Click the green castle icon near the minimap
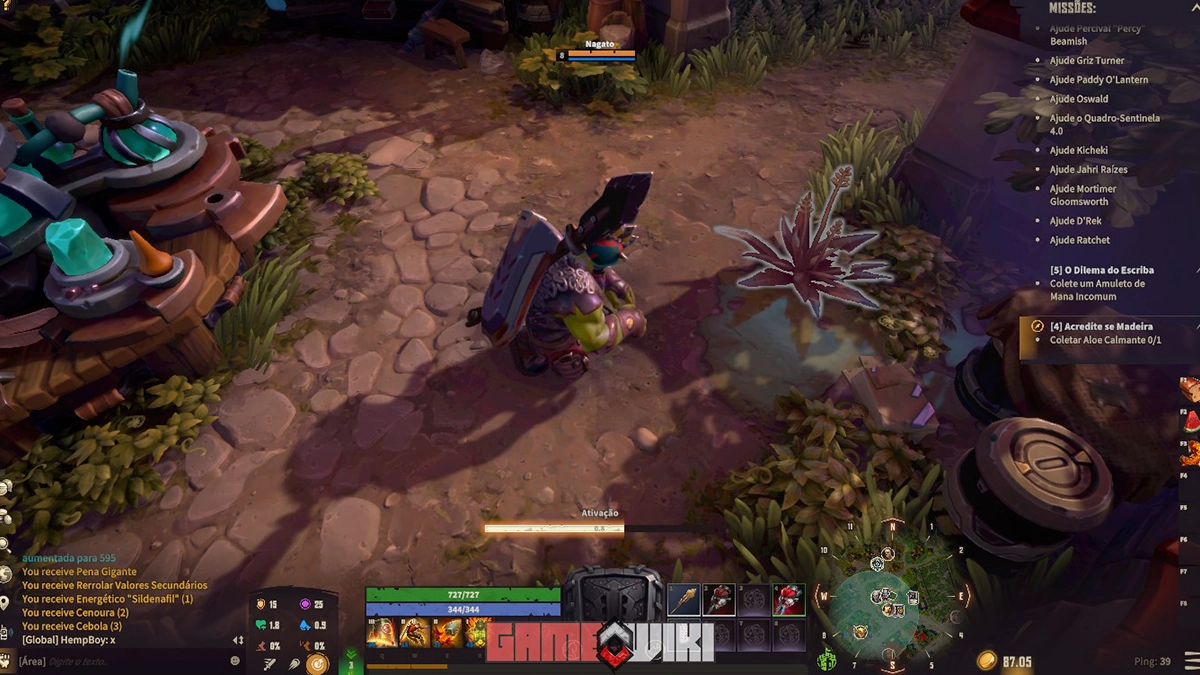This screenshot has height=675, width=1200. point(827,661)
